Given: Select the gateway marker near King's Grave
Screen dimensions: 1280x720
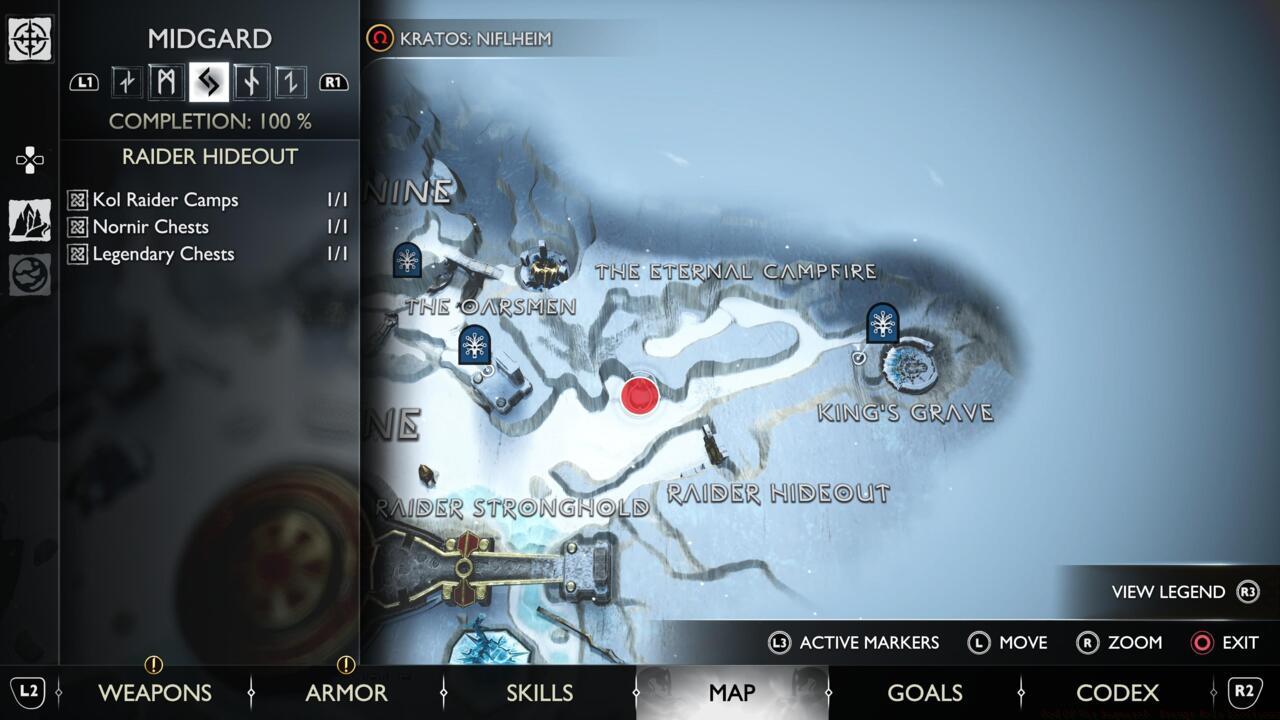Looking at the screenshot, I should tap(882, 323).
